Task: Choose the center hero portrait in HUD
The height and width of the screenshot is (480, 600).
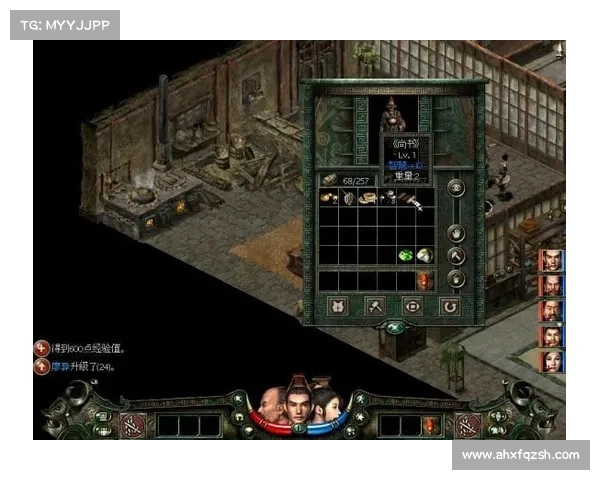Action: (297, 402)
